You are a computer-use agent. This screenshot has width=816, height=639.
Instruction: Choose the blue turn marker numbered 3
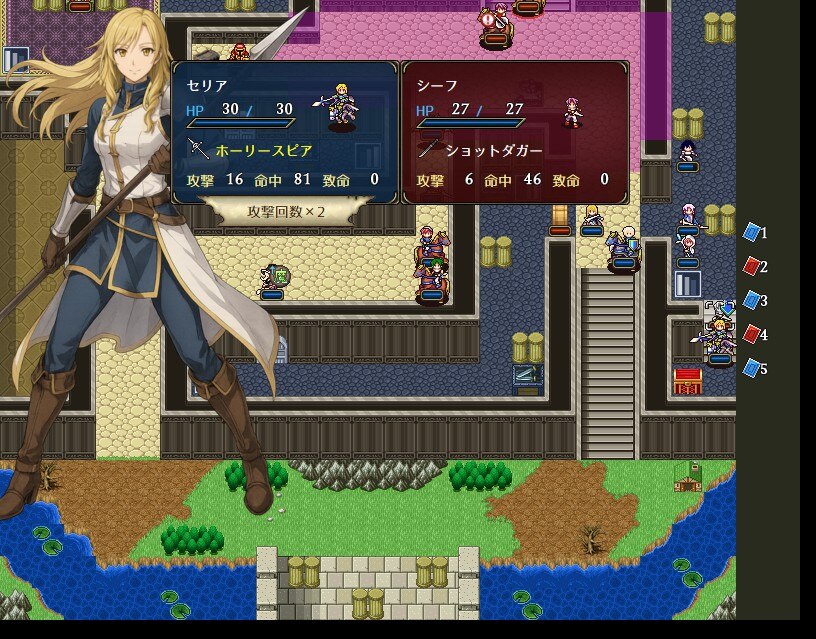point(752,301)
